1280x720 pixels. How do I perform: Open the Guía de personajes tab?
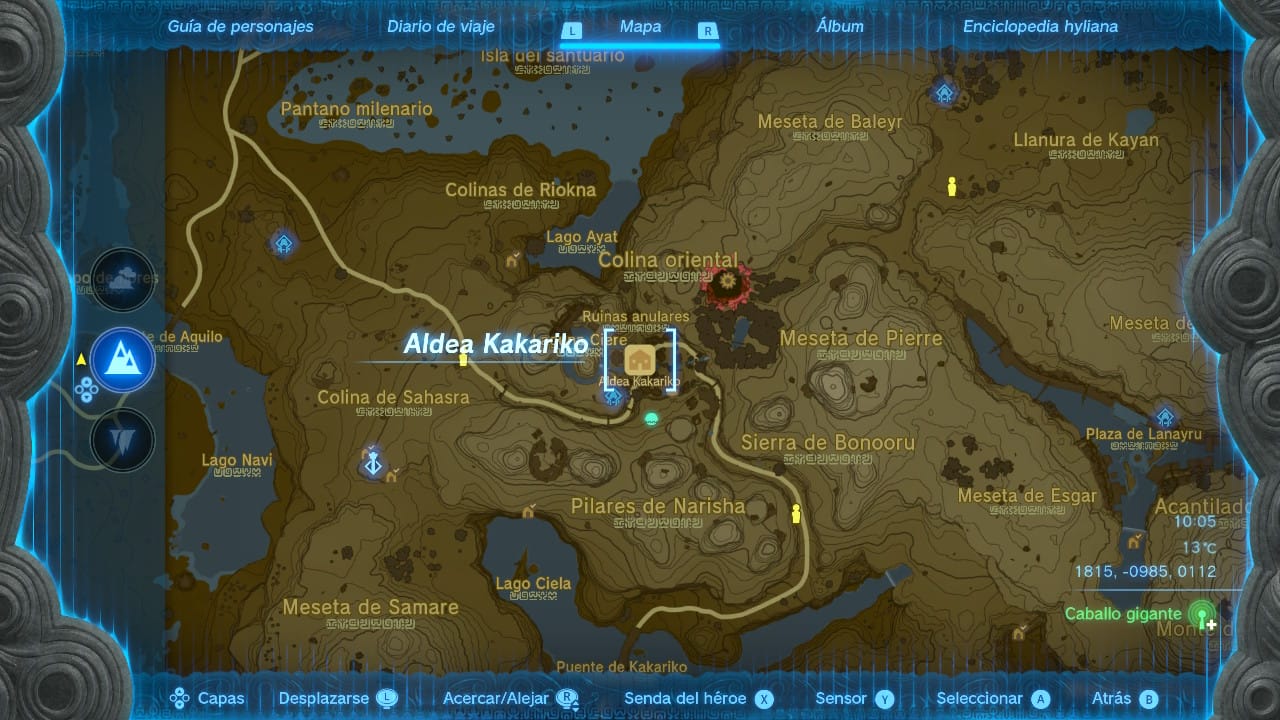(x=240, y=27)
